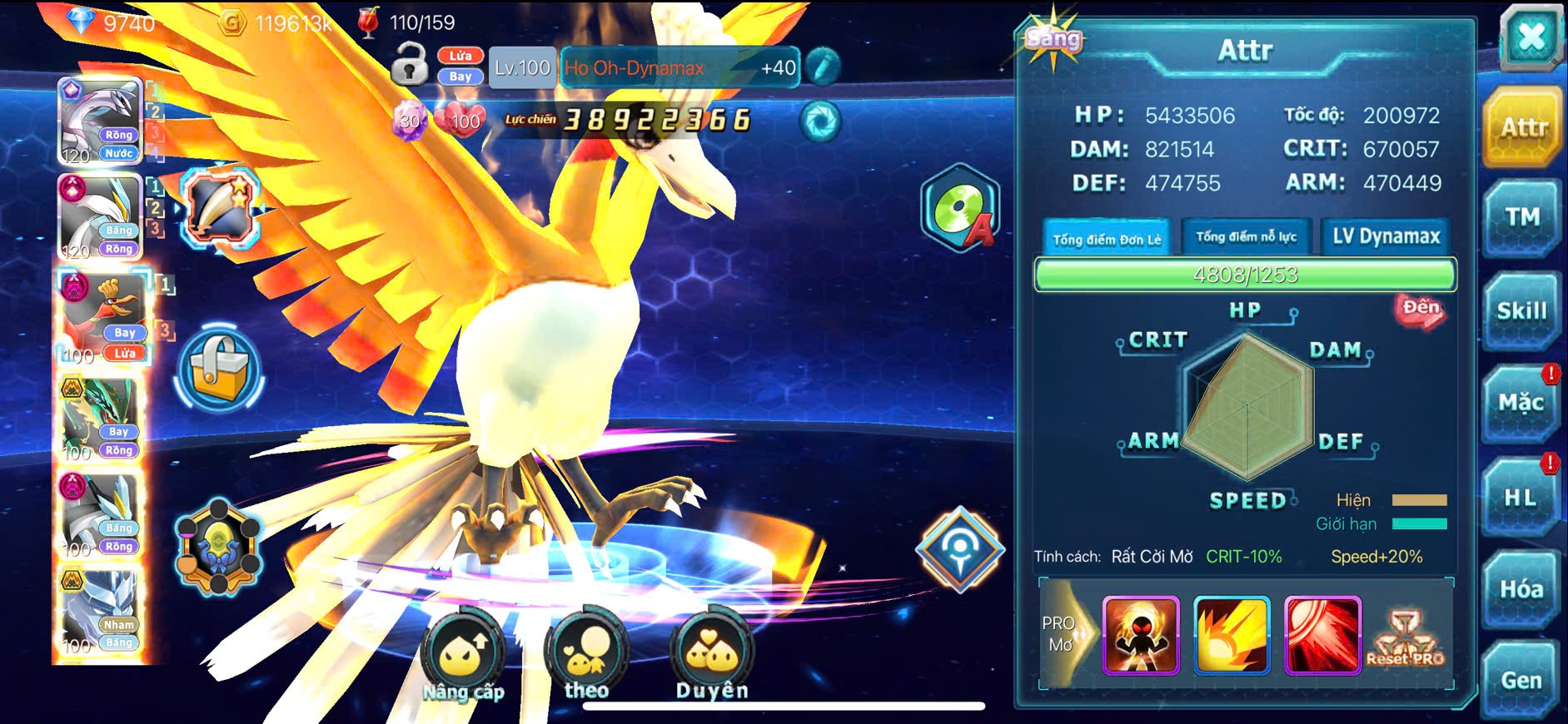
Task: Edit the Ho Oh-Dynamax name with pencil icon
Action: coord(823,67)
